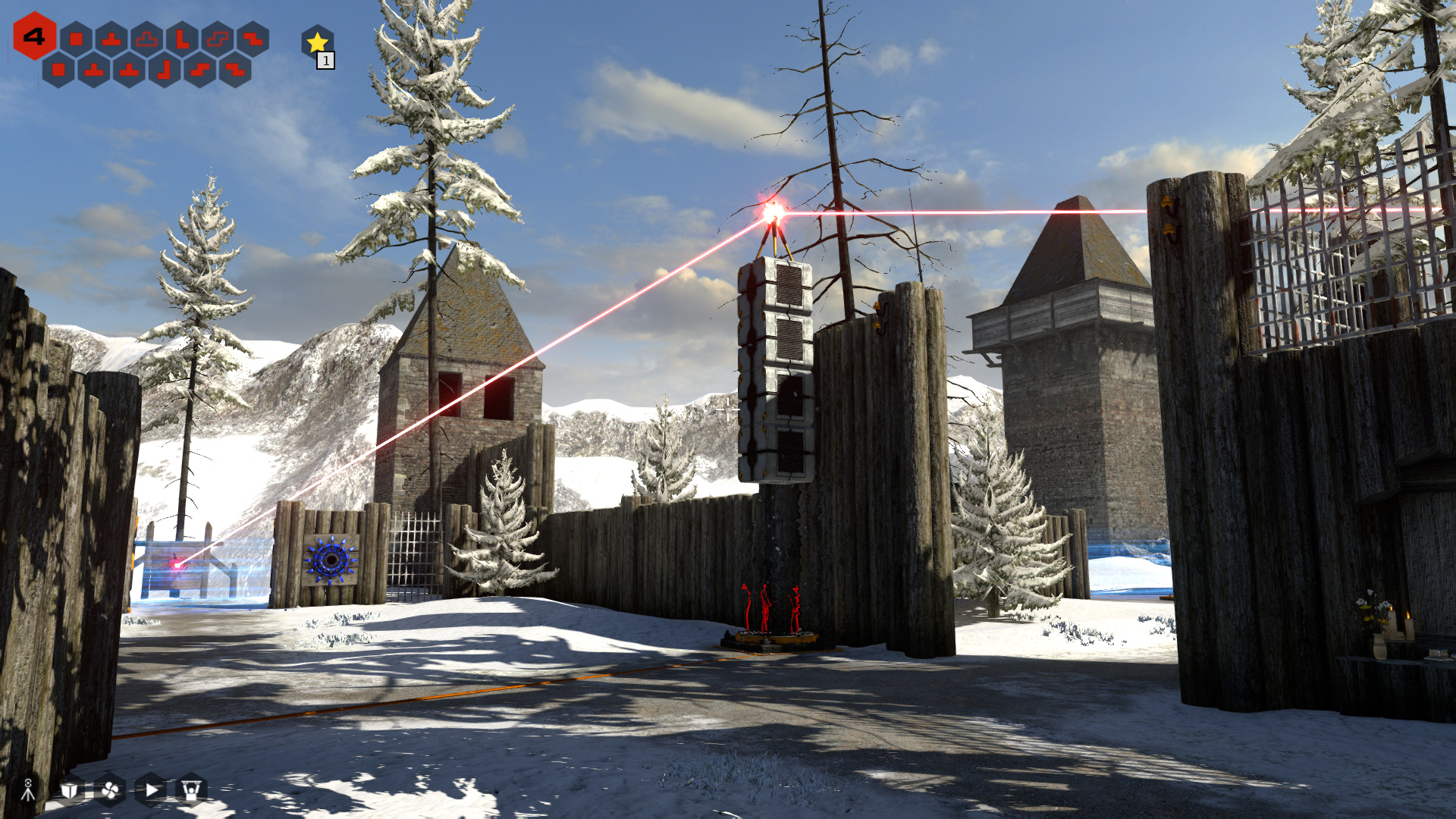Open the yellow star counter icon

[317, 42]
